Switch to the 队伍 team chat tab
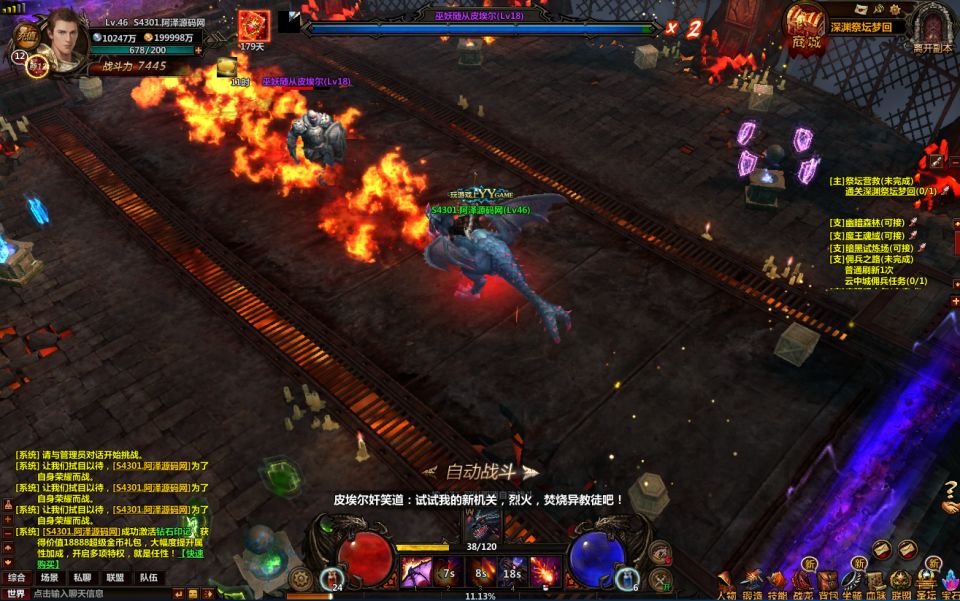Viewport: 960px width, 601px height. [x=147, y=577]
